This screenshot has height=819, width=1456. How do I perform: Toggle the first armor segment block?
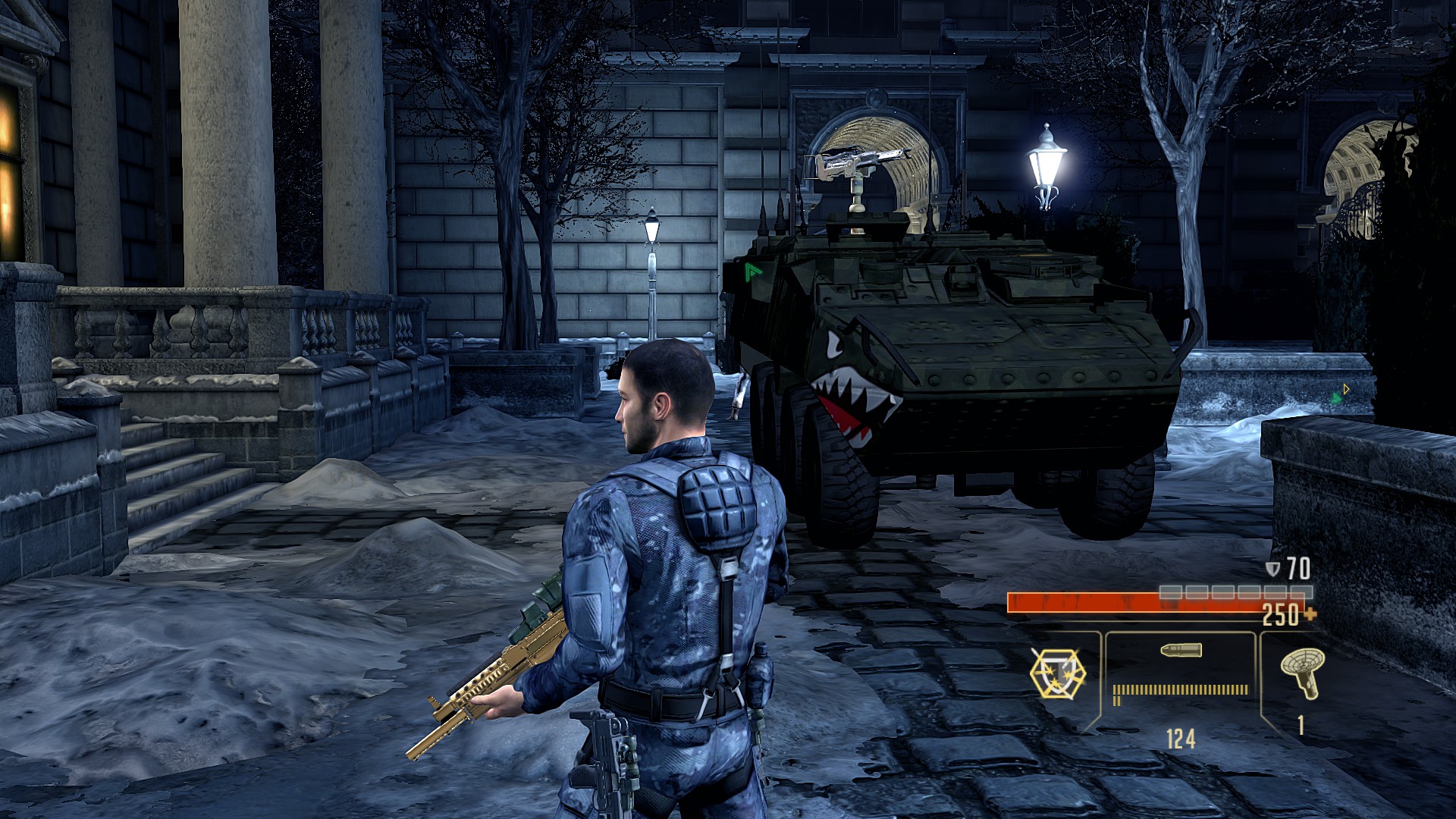coord(1170,591)
